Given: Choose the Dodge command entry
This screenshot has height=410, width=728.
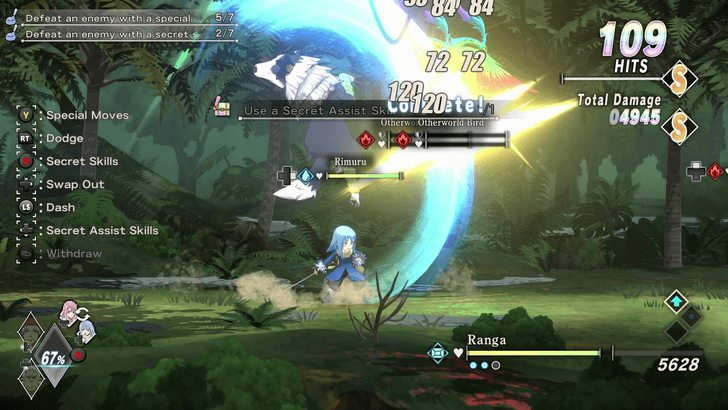Looking at the screenshot, I should pyautogui.click(x=64, y=138).
